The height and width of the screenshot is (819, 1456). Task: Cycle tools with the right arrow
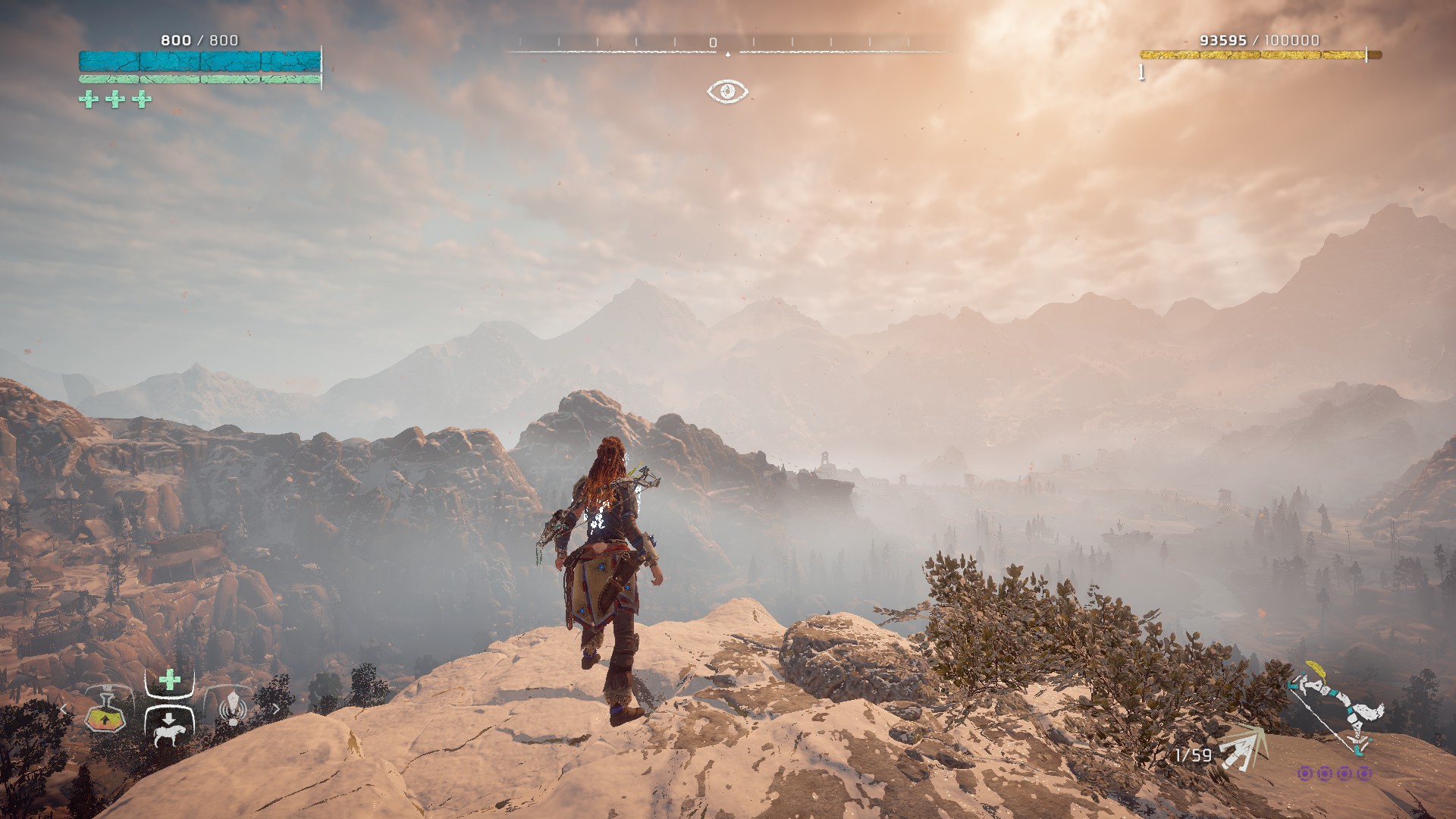click(275, 710)
